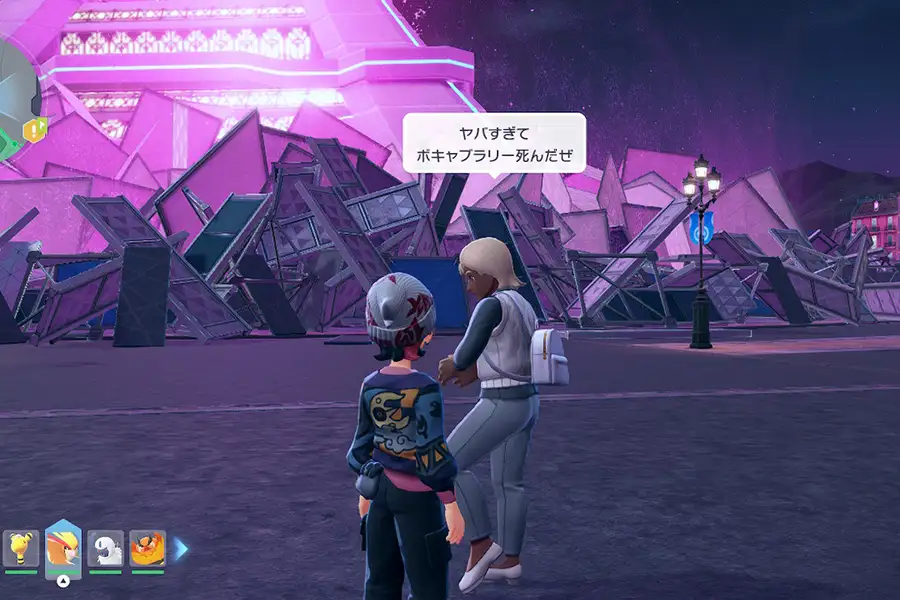Pick the Absol party slot

pyautogui.click(x=105, y=548)
